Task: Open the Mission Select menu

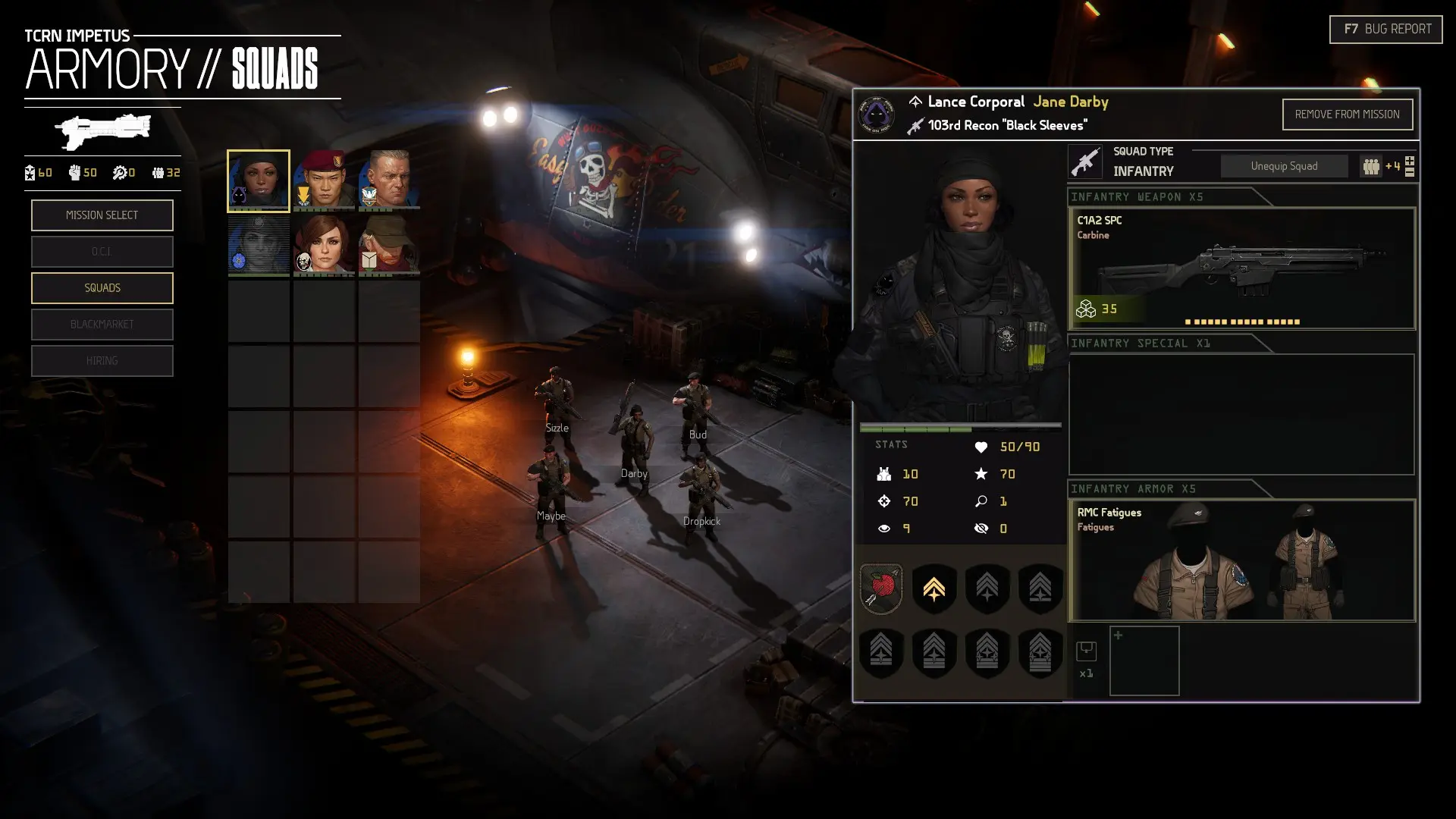Action: 102,215
